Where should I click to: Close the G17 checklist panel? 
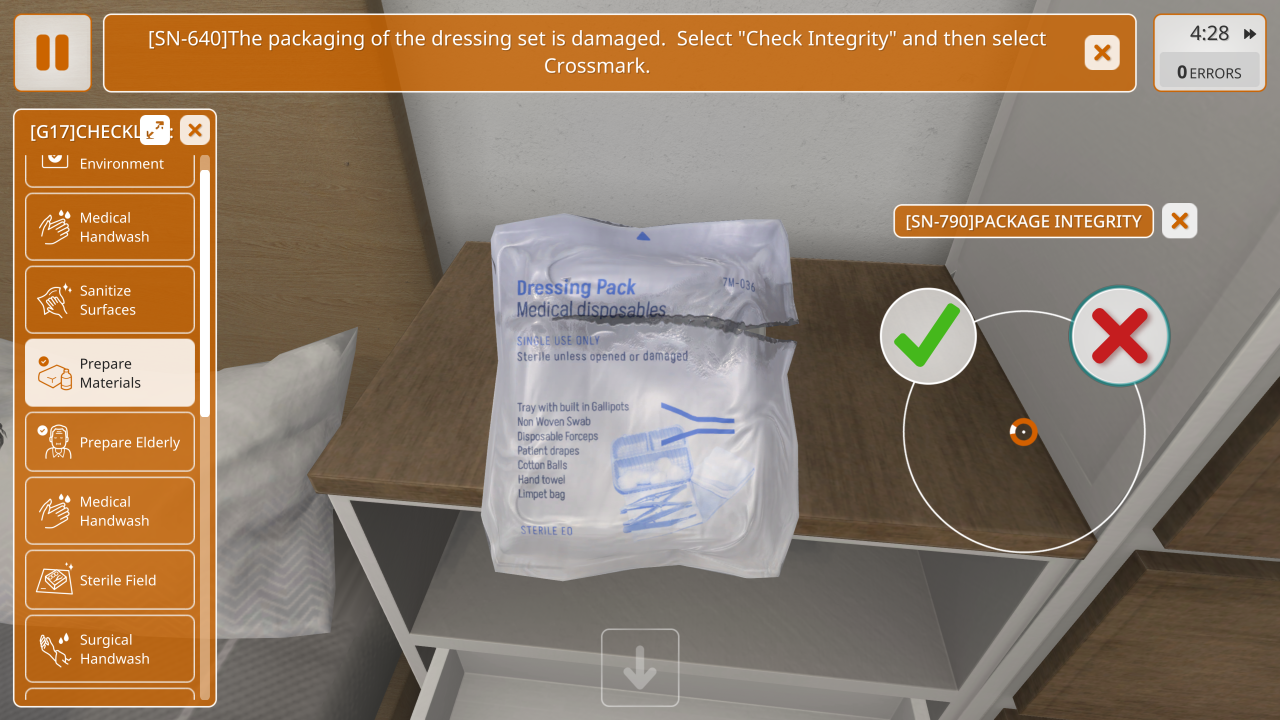194,130
